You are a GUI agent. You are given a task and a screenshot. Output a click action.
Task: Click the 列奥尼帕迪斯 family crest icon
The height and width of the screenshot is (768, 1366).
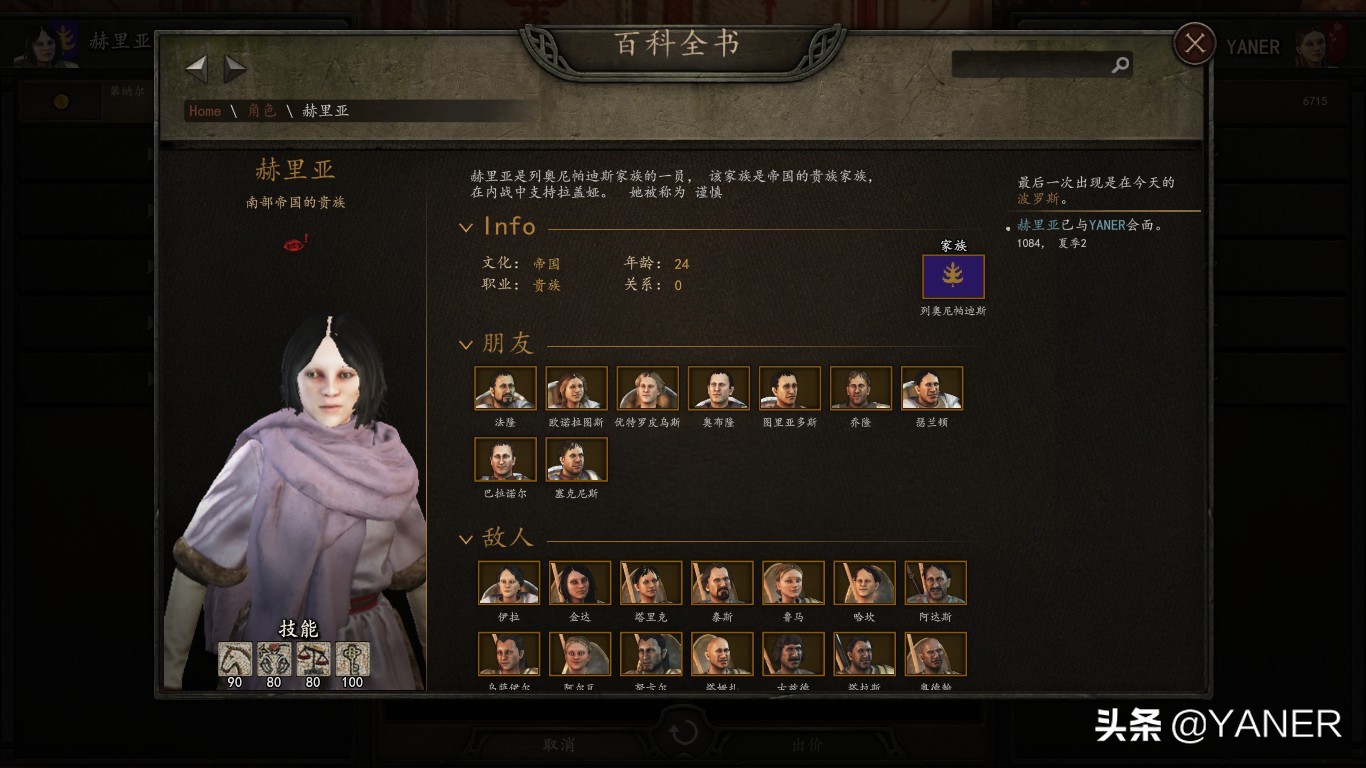[952, 276]
